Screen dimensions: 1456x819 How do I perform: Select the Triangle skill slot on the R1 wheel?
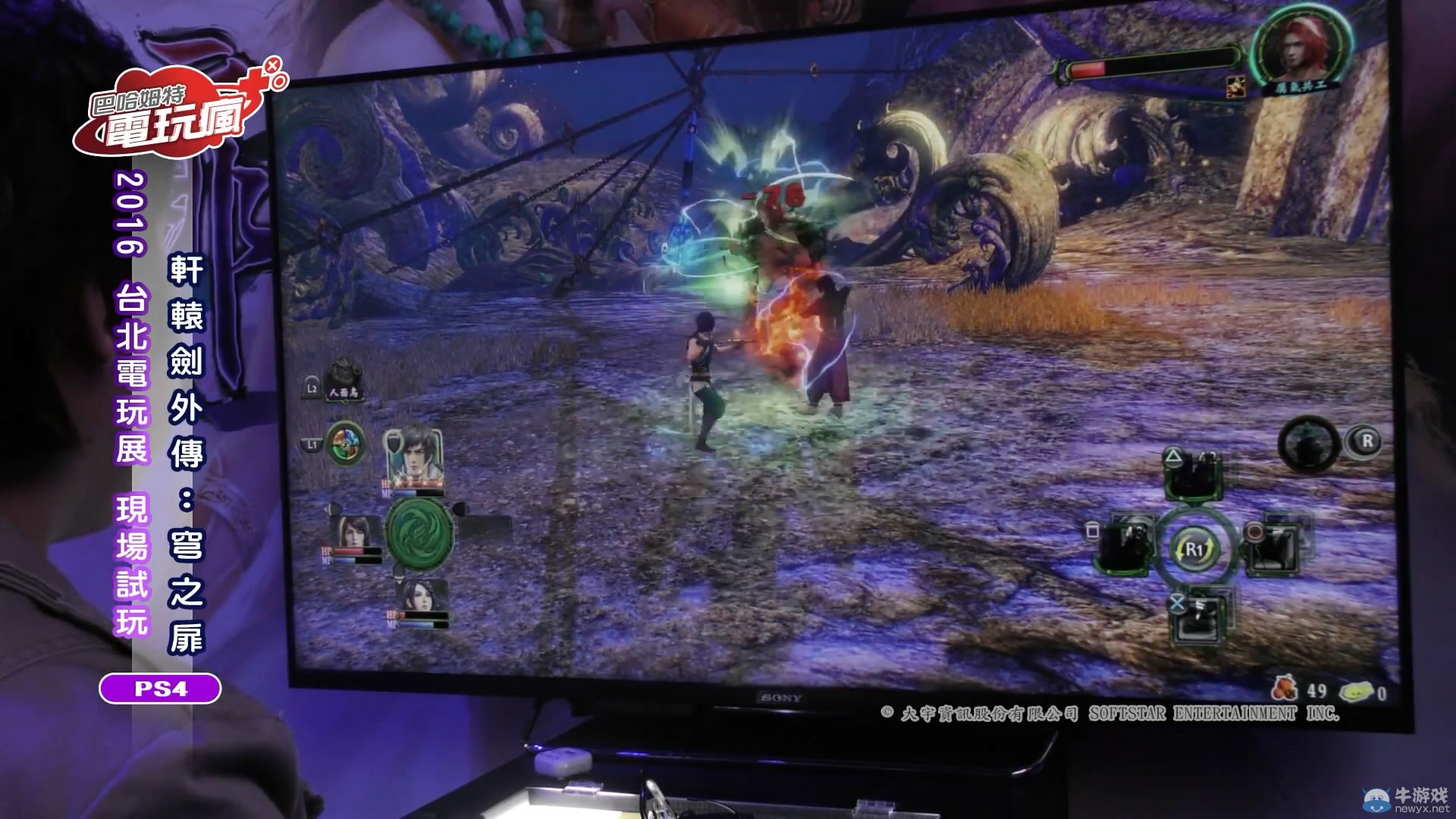coord(1193,477)
